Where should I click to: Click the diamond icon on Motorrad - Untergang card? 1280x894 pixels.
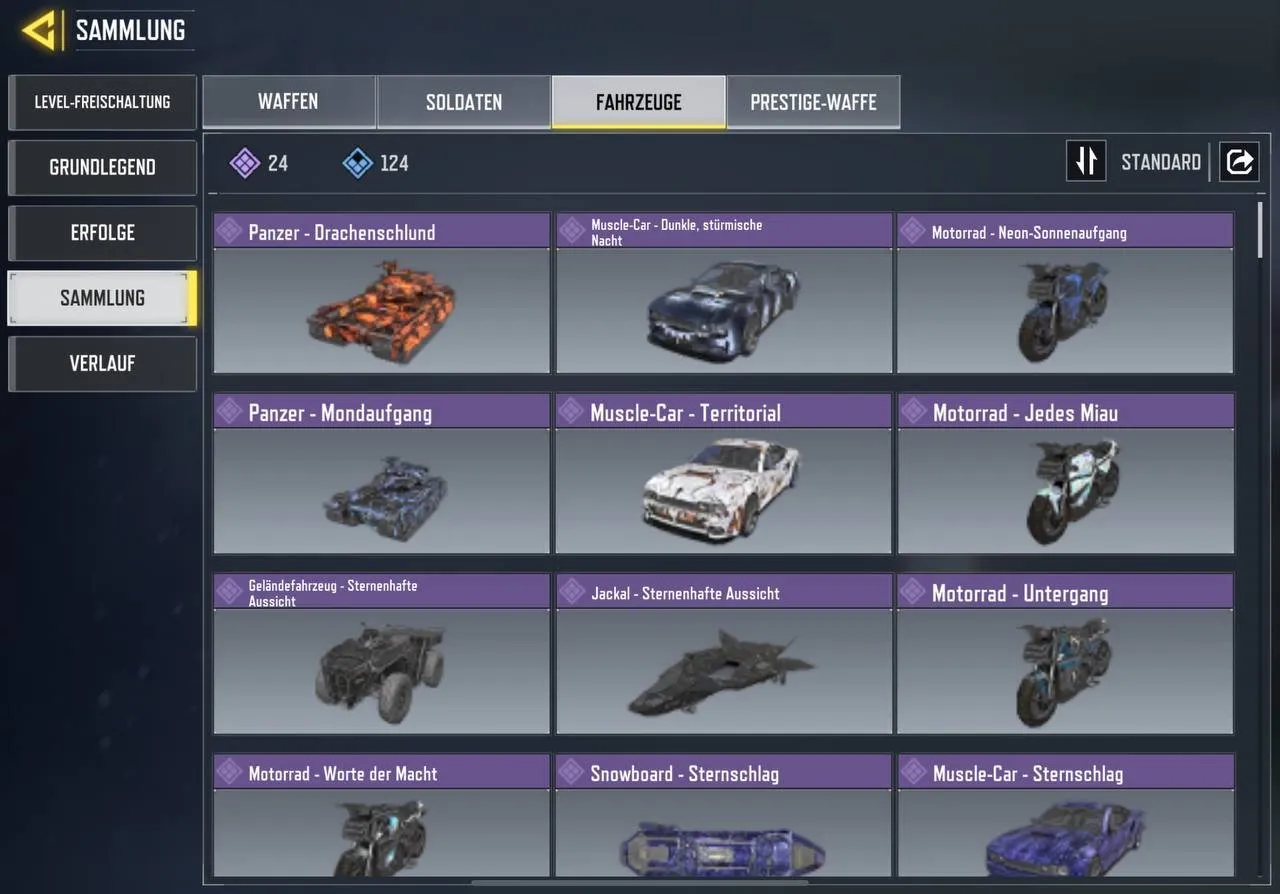click(913, 592)
